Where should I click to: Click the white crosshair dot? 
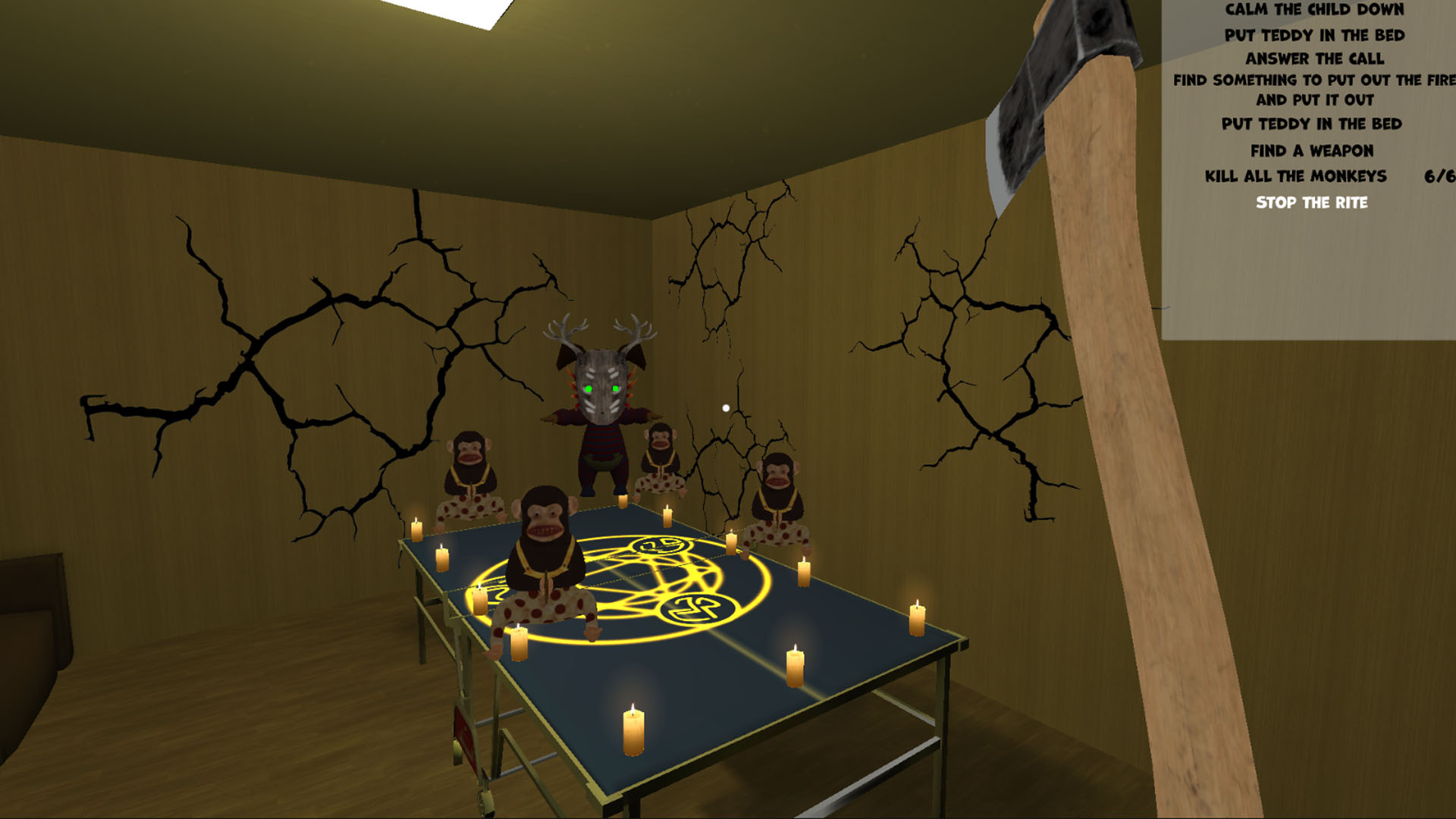click(726, 408)
